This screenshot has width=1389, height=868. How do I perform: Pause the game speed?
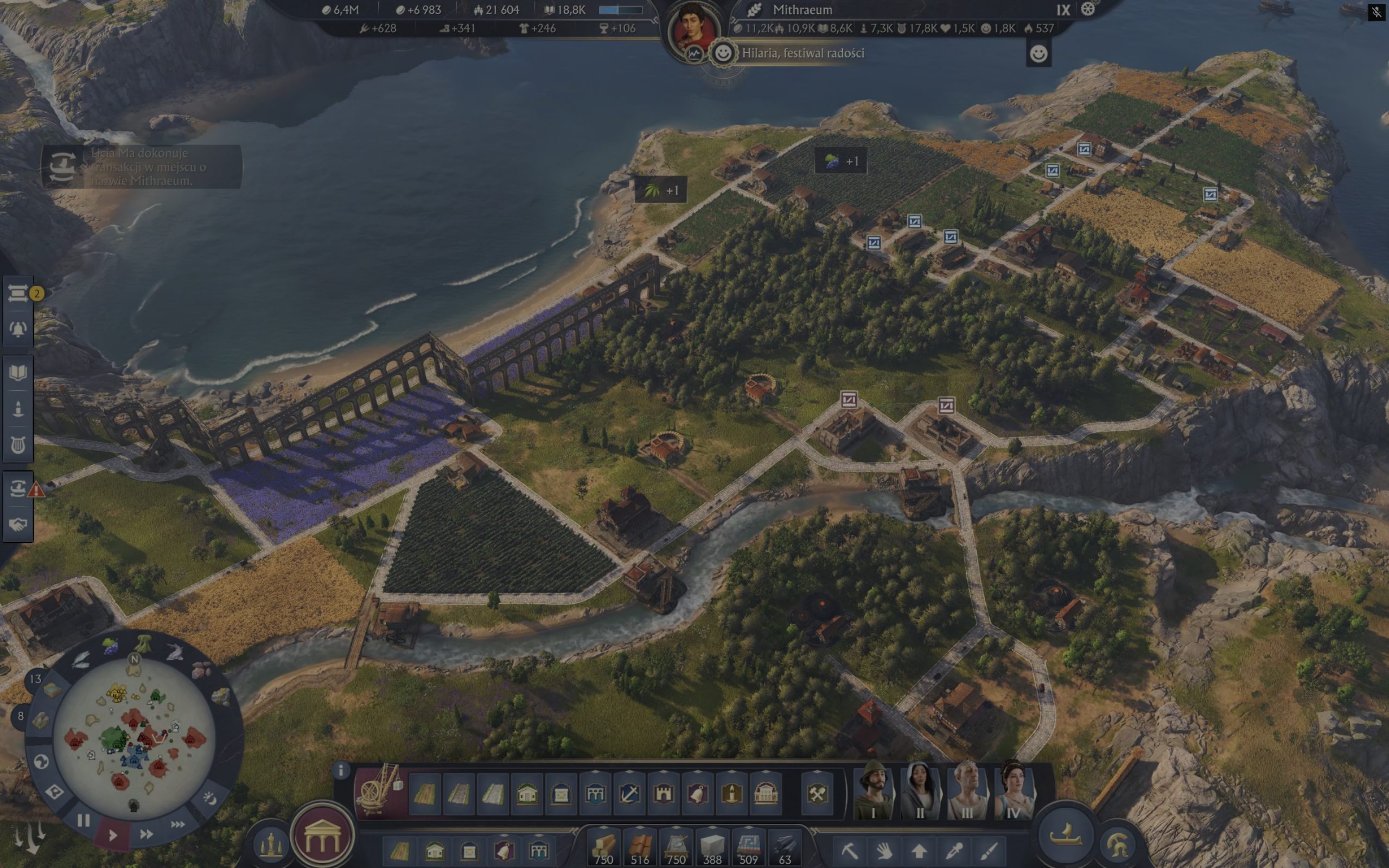click(x=84, y=820)
